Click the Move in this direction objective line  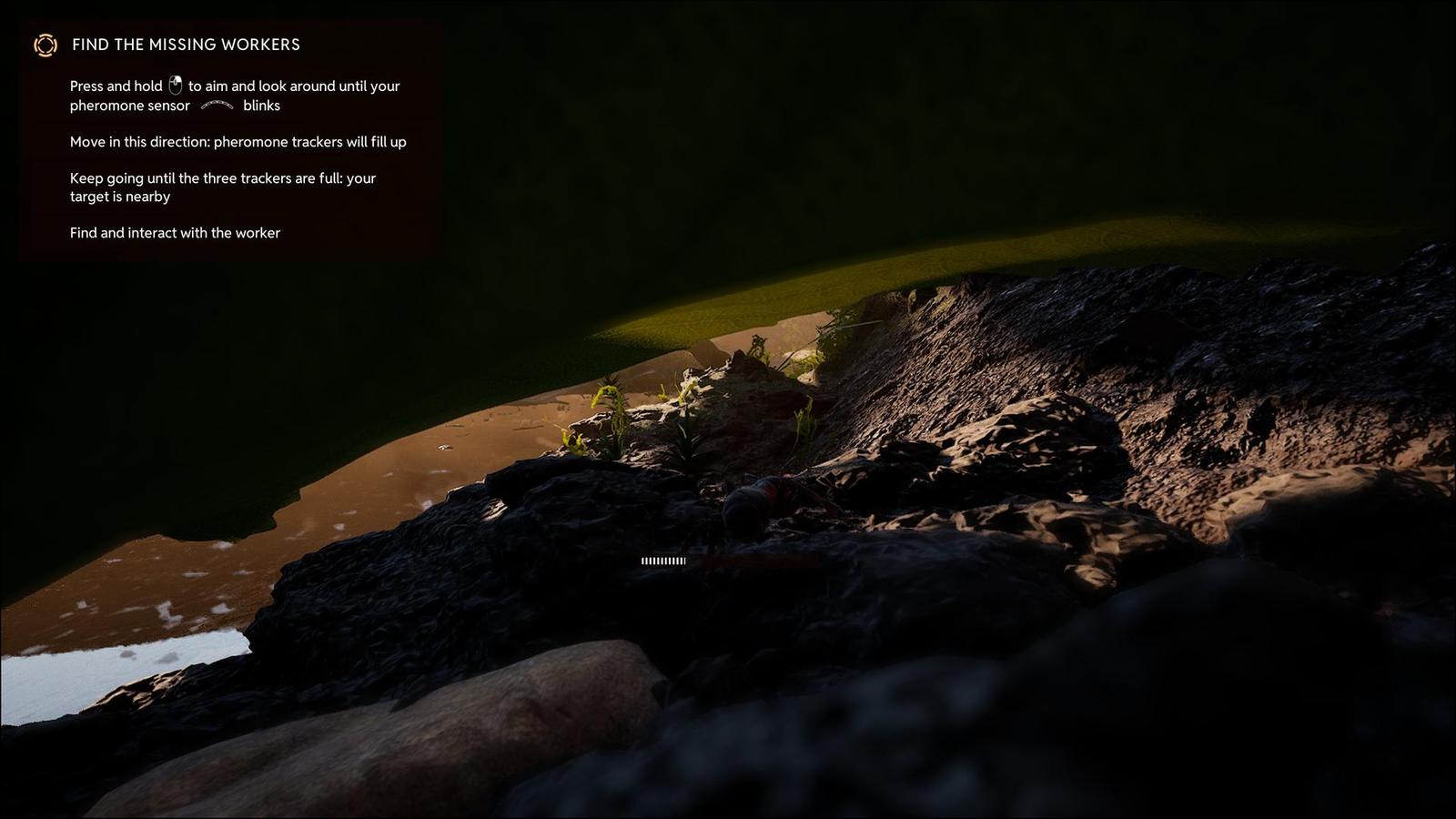click(238, 141)
